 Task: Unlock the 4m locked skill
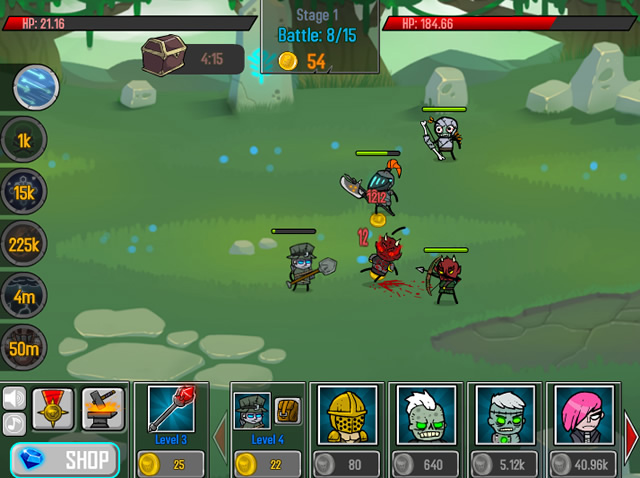point(24,296)
